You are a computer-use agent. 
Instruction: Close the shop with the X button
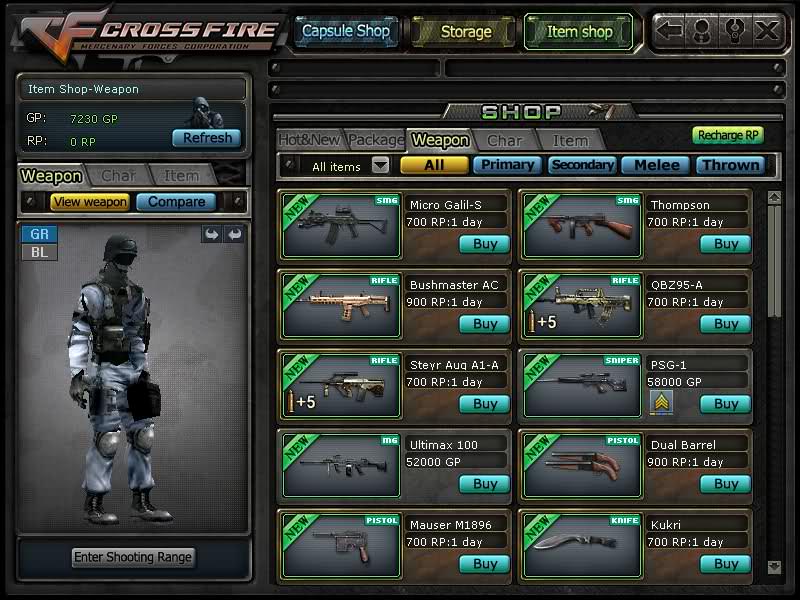(x=767, y=31)
